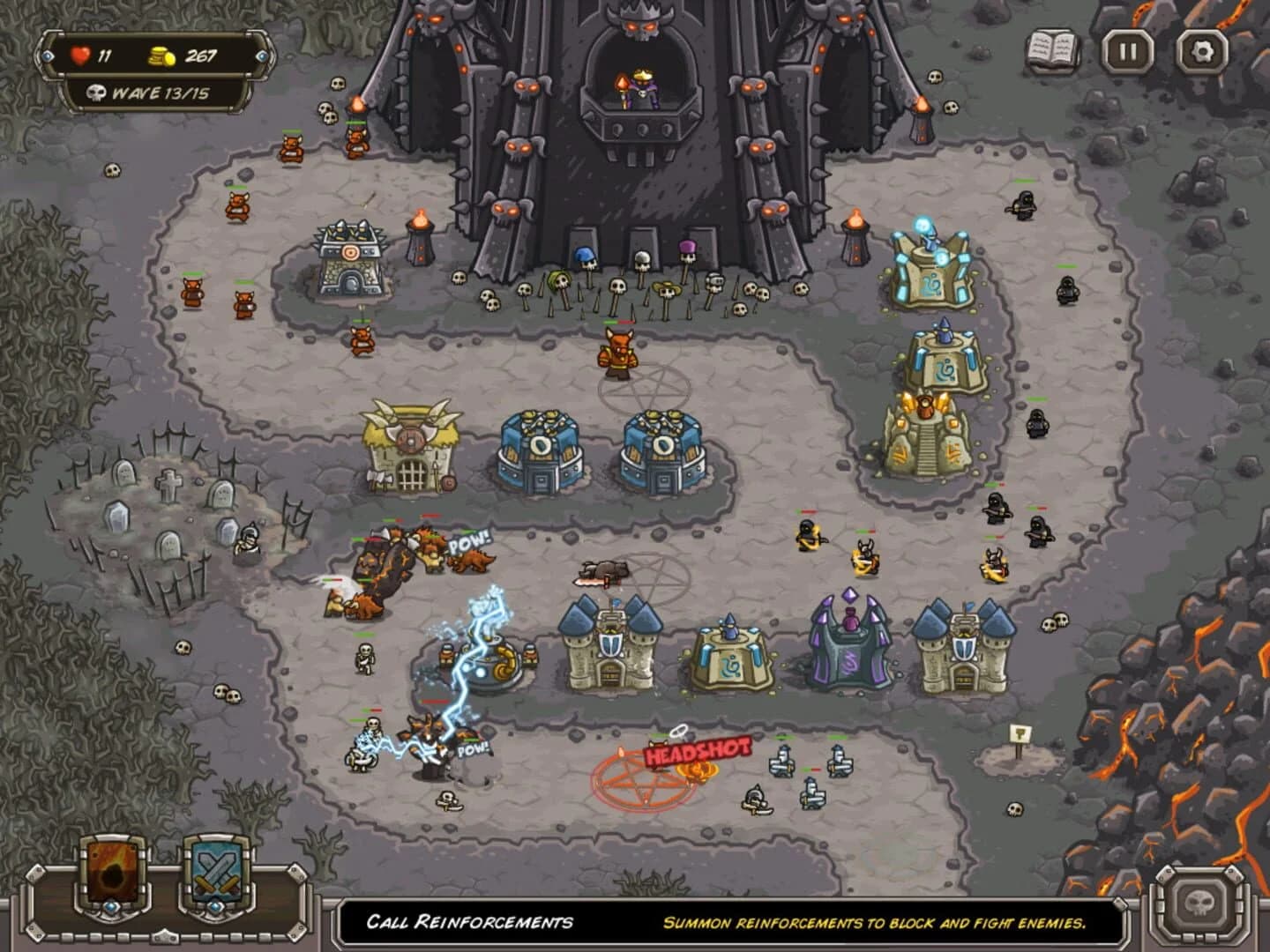Click the heart lives icon in the top-left
This screenshot has width=1270, height=952.
[x=80, y=53]
